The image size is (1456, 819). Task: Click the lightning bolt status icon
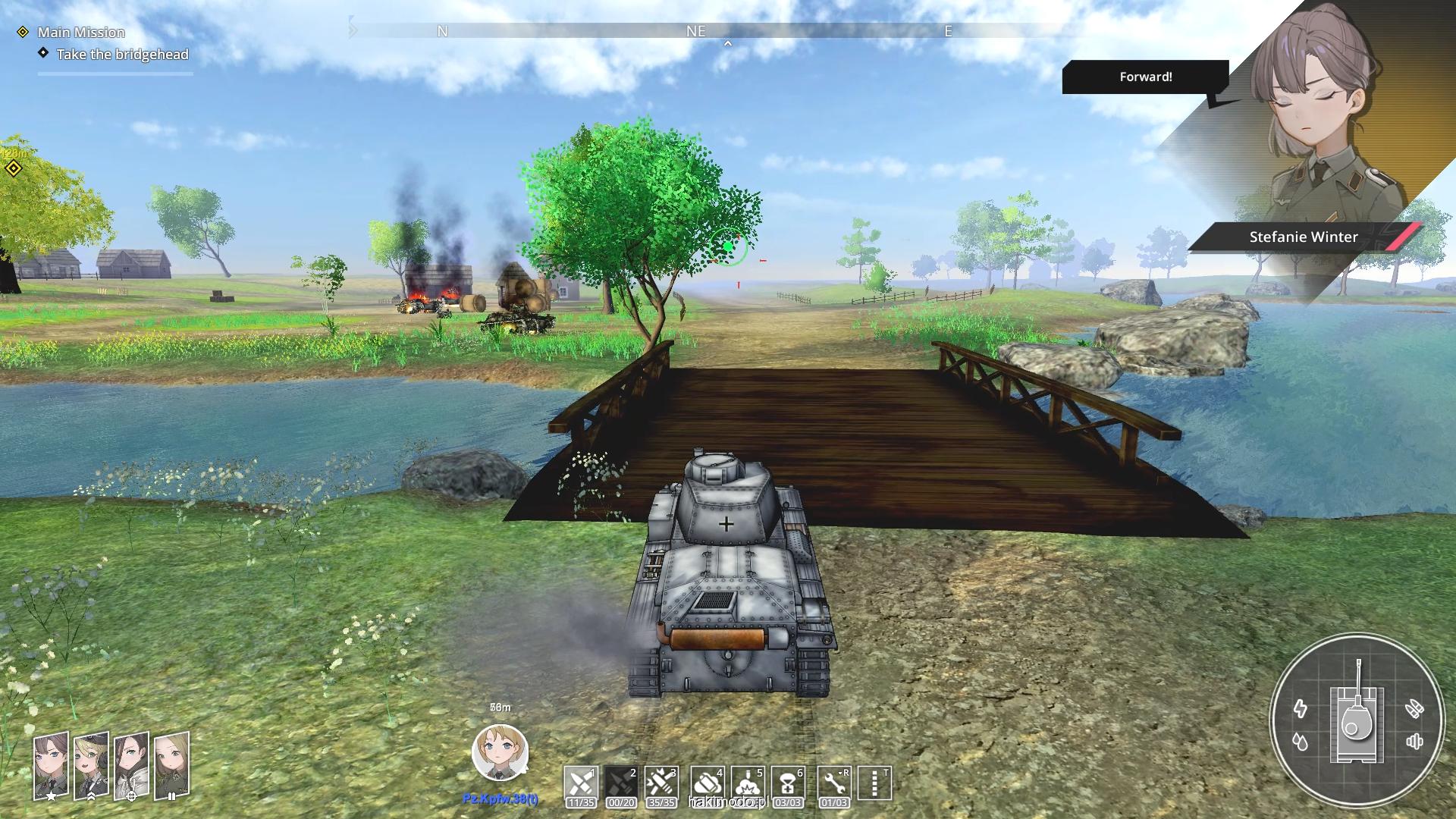pos(1301,709)
